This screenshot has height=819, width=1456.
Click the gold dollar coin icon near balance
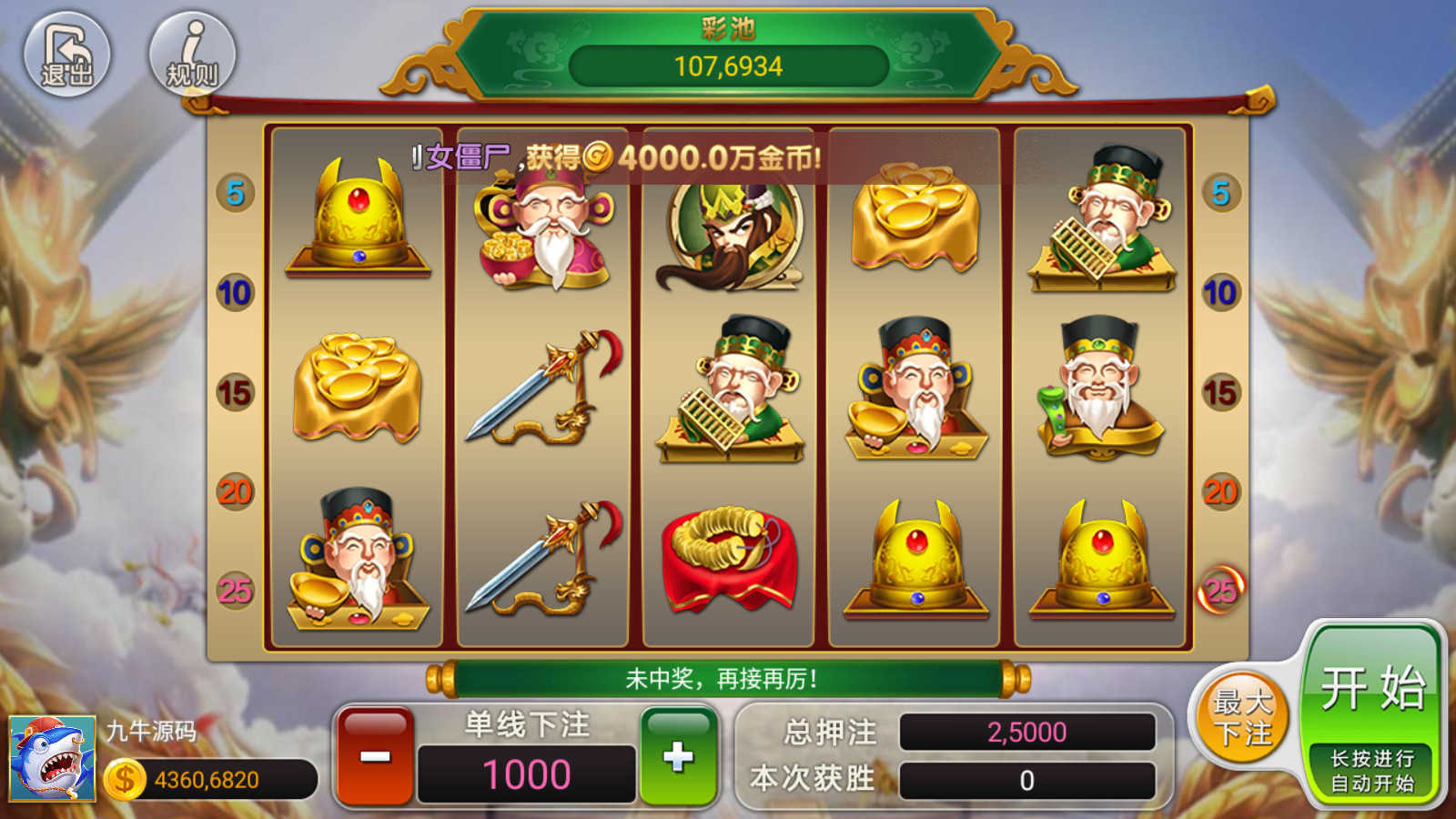(124, 778)
